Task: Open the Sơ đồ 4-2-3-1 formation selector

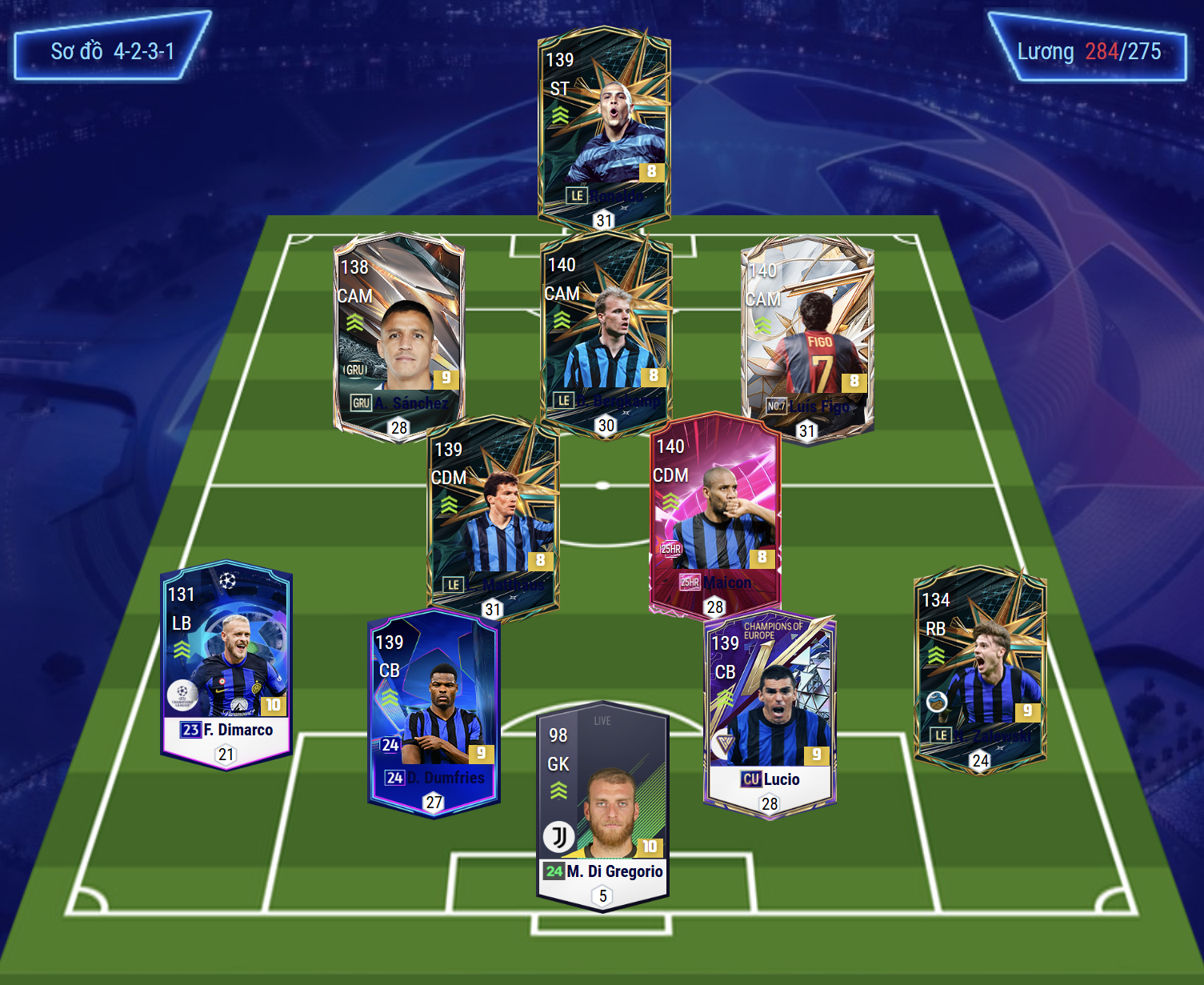Action: [x=112, y=50]
